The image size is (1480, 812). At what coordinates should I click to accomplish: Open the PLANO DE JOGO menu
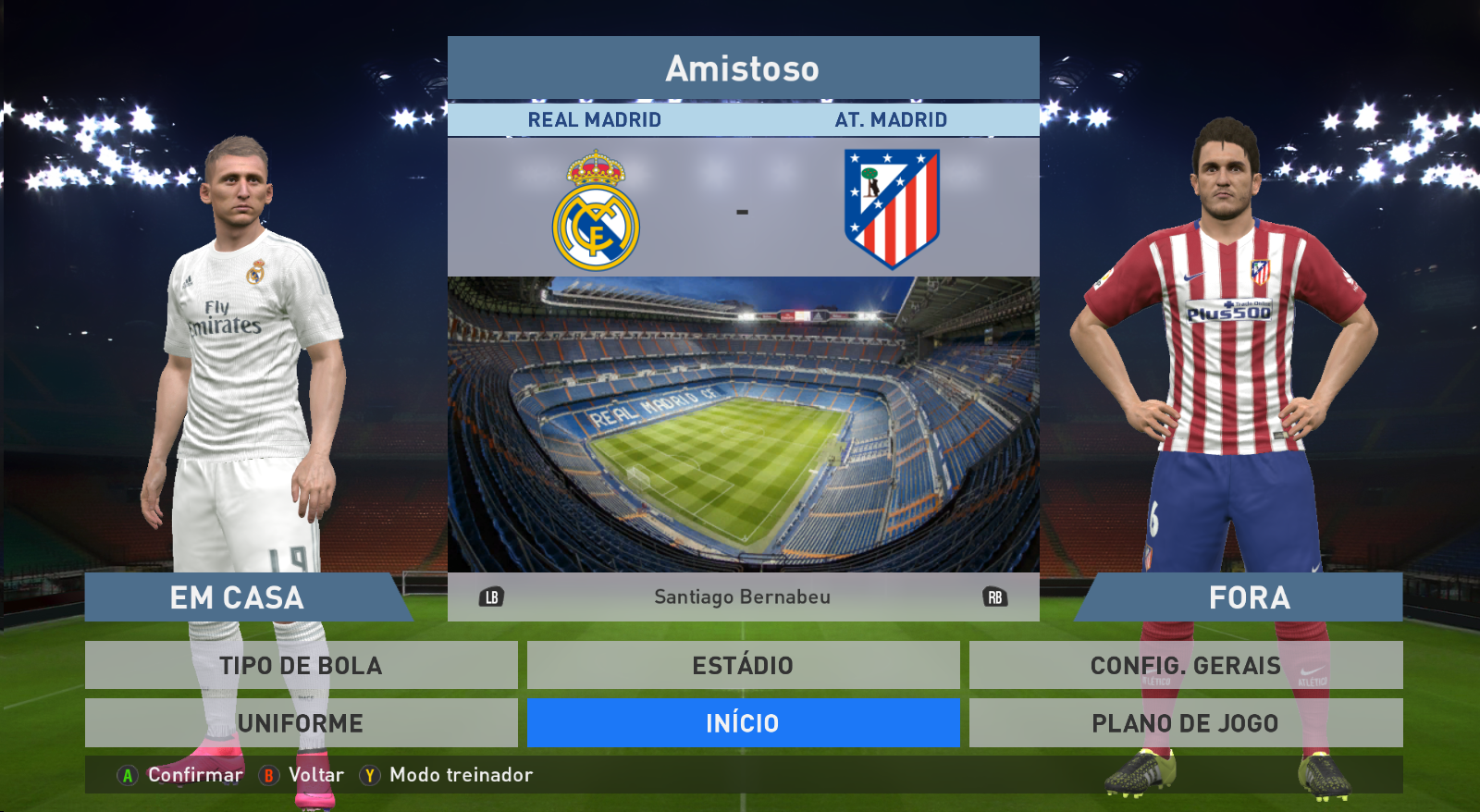[1185, 722]
